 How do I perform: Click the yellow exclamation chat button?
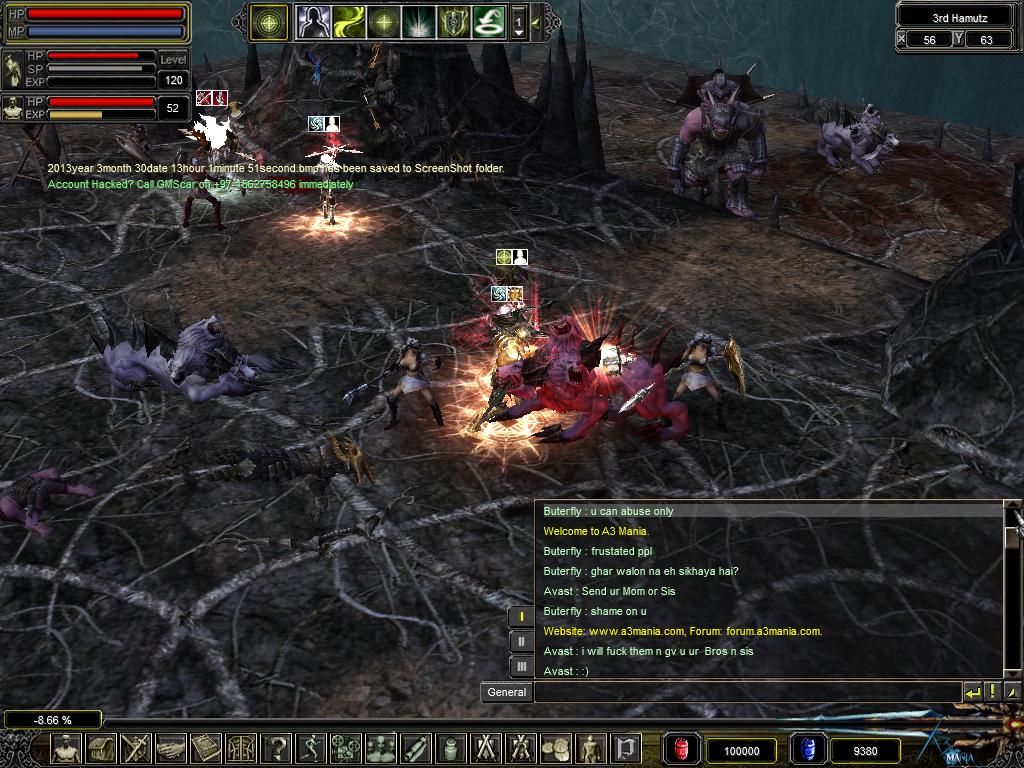coord(992,692)
